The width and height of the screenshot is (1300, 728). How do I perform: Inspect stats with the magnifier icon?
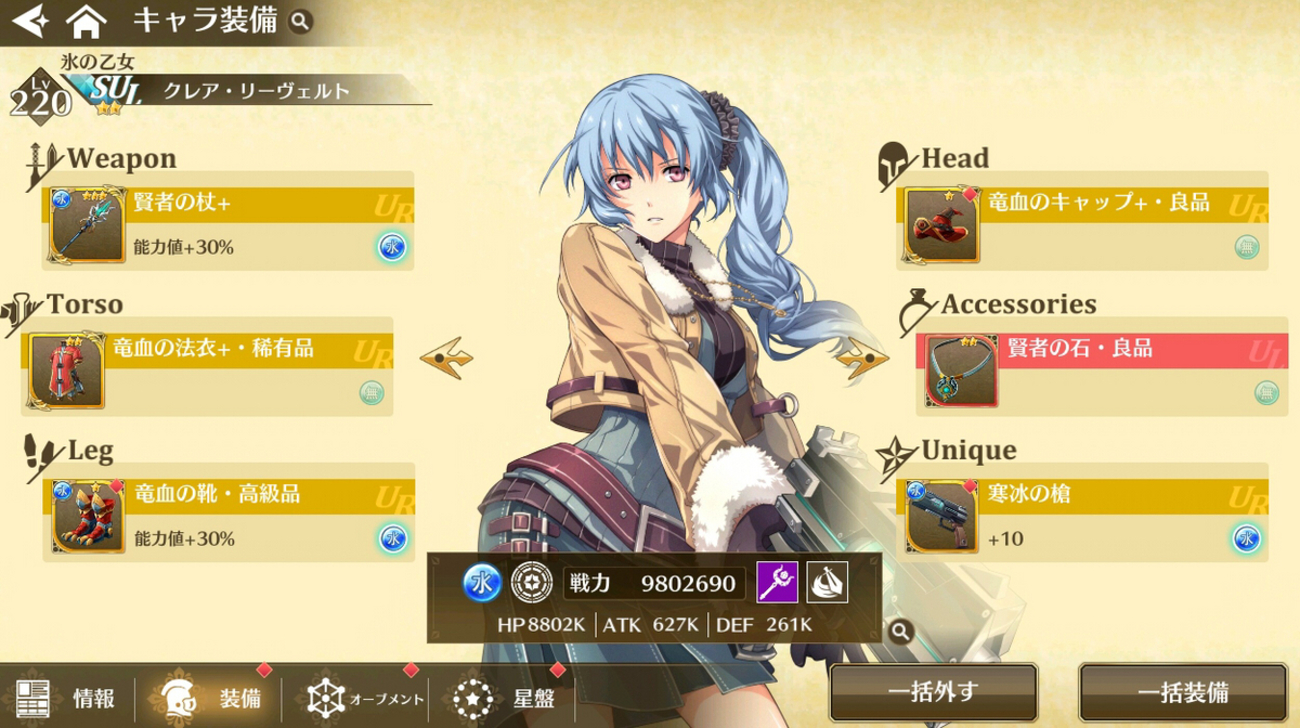(x=900, y=631)
